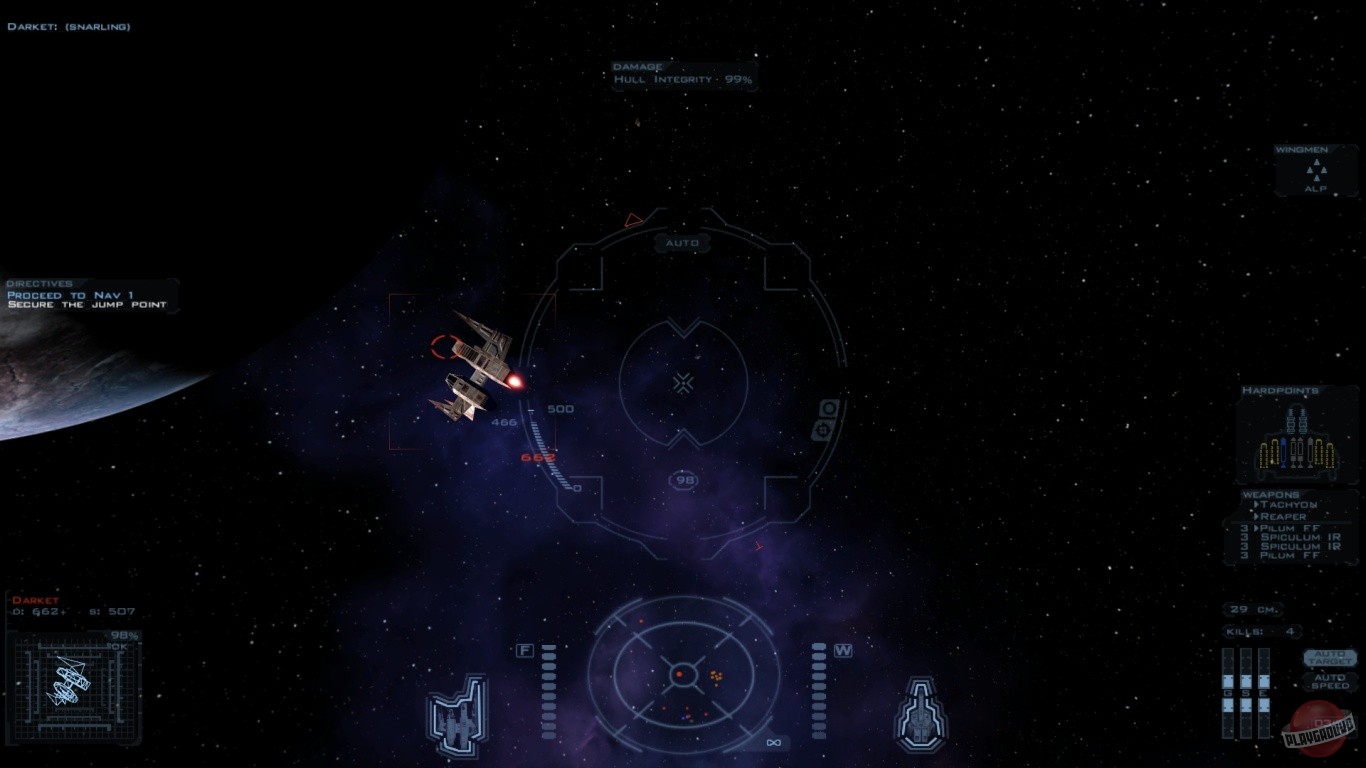
Task: Click the 'Proceed to Nav 1' directive
Action: point(70,293)
